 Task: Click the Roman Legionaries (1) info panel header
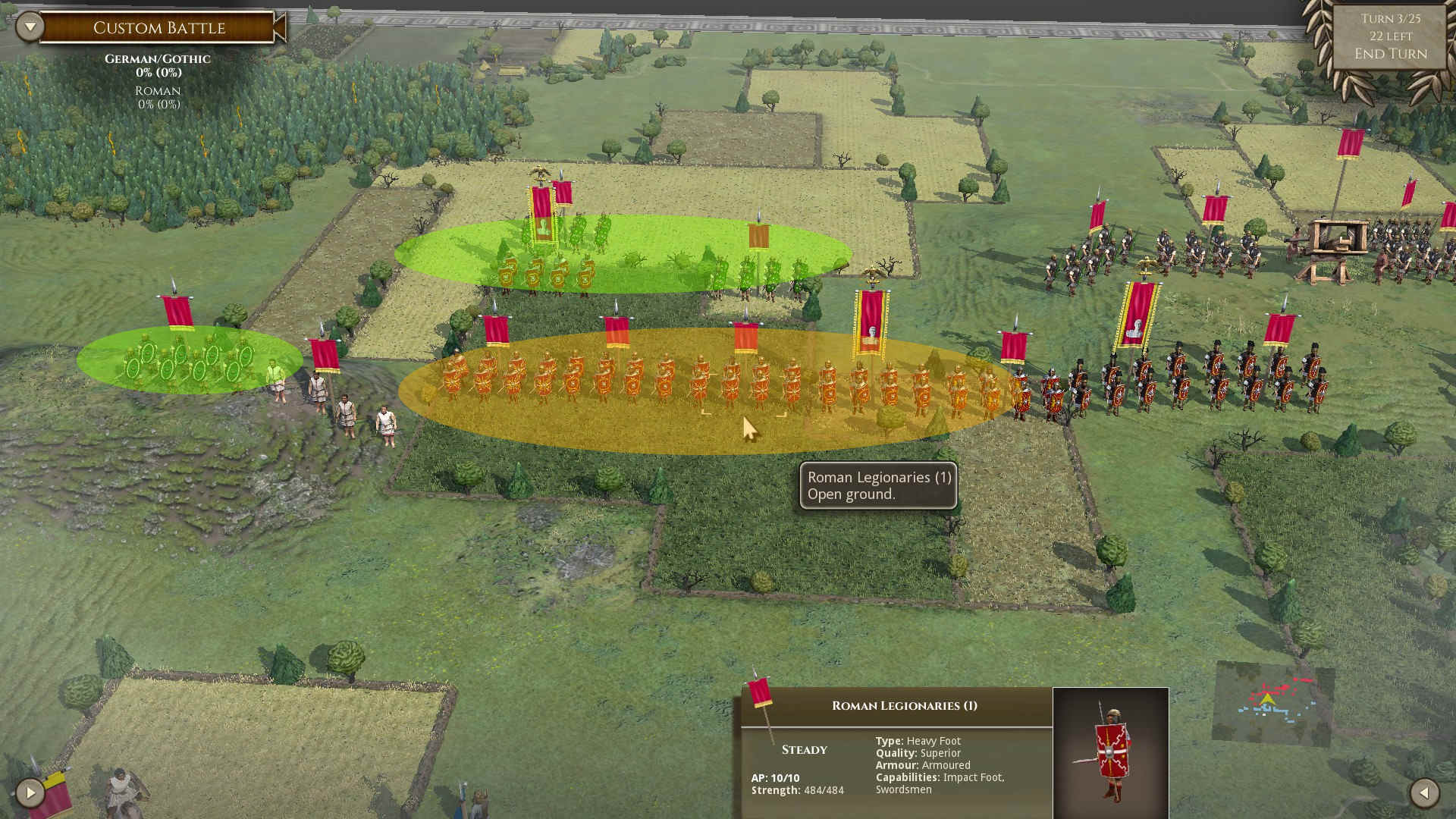click(x=904, y=706)
